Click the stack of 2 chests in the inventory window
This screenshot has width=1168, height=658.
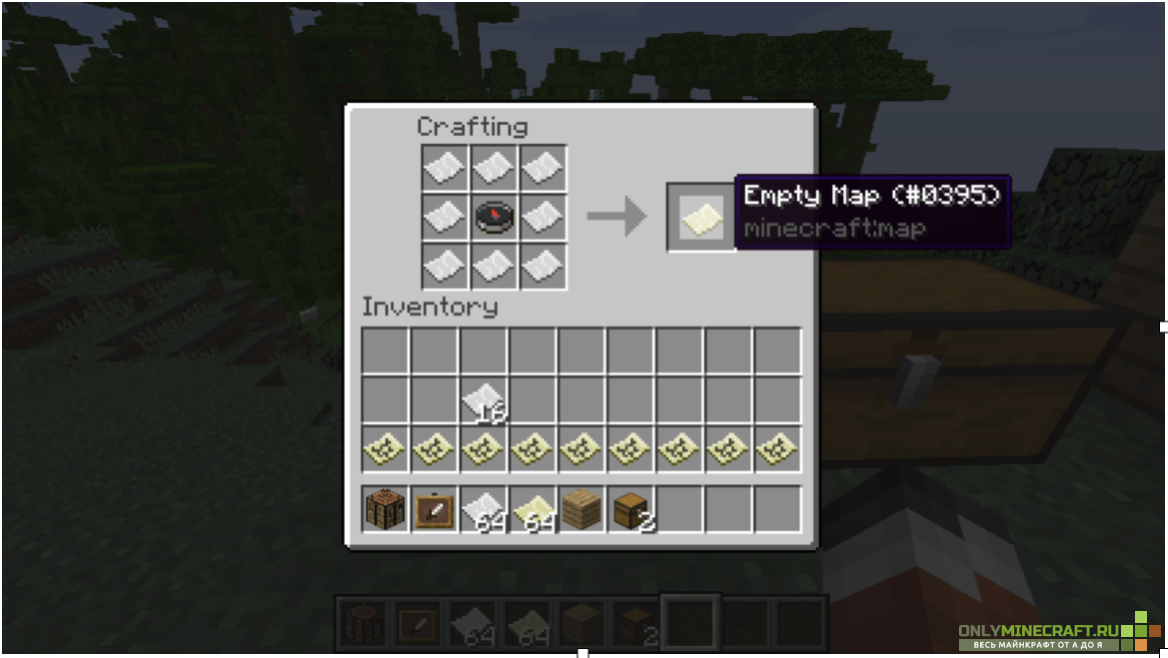[x=631, y=509]
